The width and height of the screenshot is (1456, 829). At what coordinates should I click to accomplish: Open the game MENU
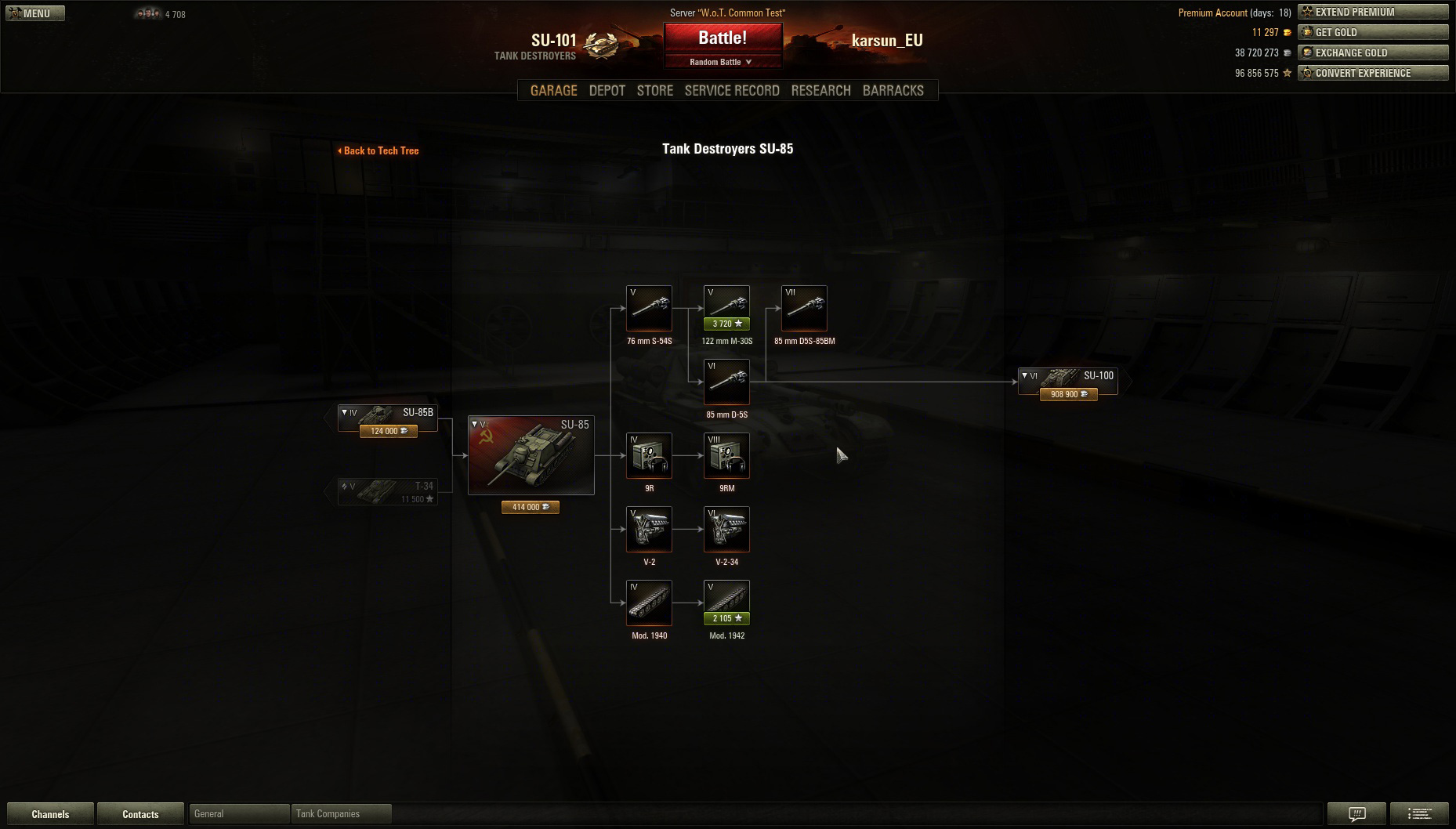35,13
